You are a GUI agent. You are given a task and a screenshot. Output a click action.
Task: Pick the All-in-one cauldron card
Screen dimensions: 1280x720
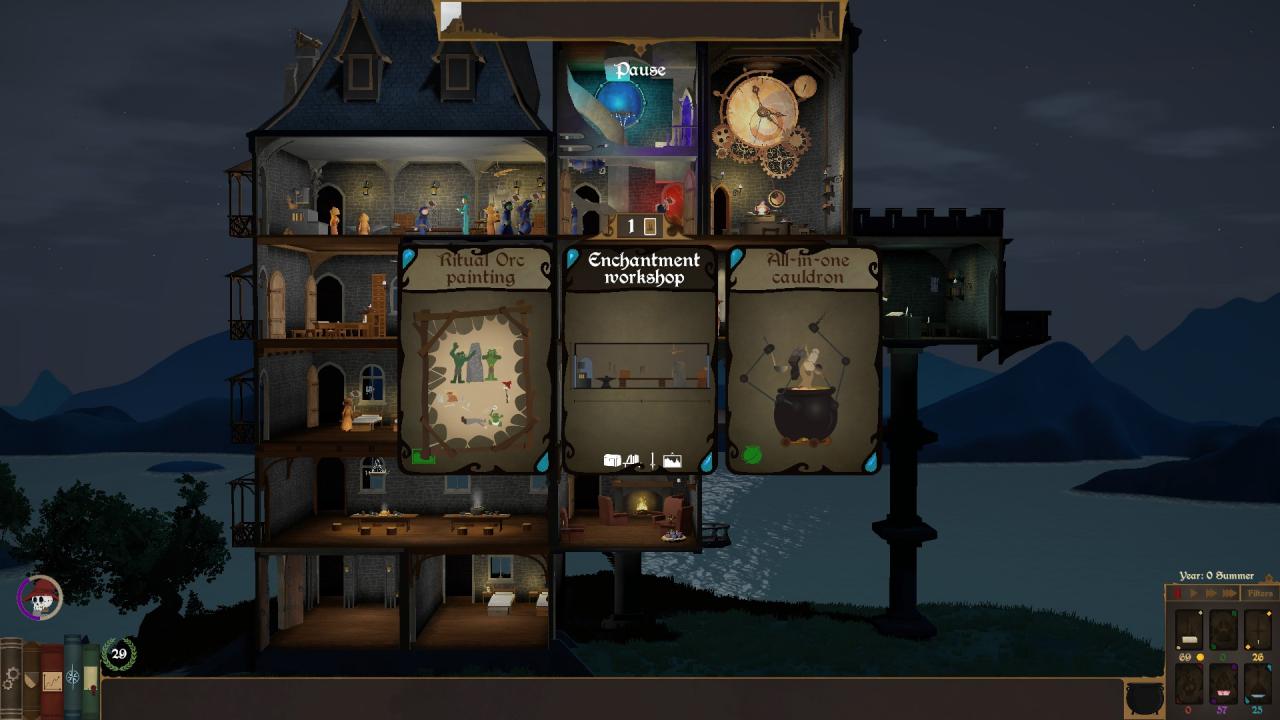coord(804,360)
